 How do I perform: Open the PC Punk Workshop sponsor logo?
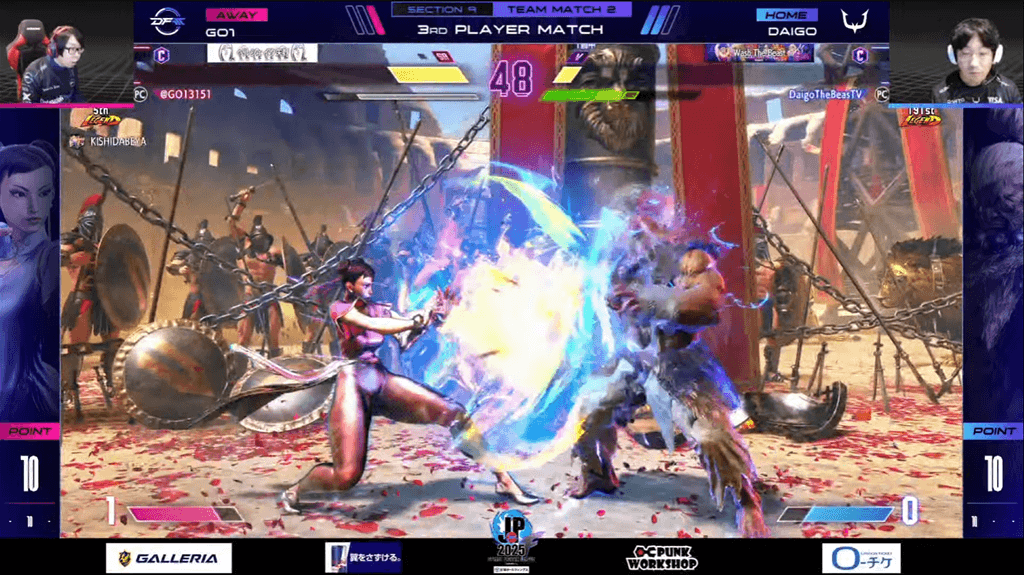(x=662, y=557)
